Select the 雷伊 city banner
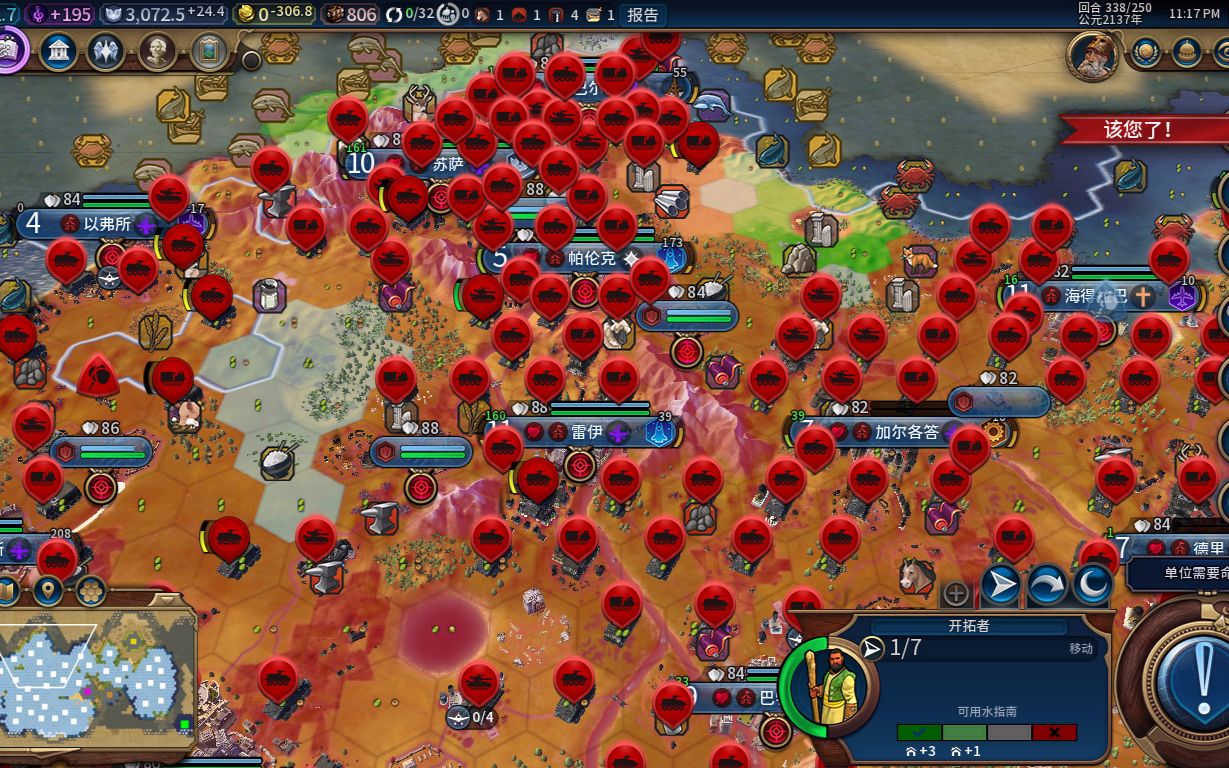Viewport: 1229px width, 768px height. (x=586, y=433)
